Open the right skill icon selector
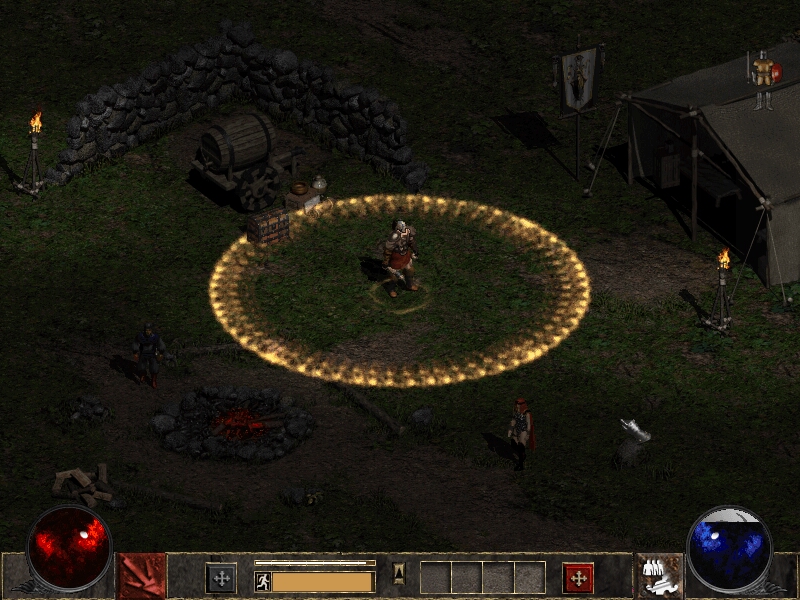The image size is (800, 600). [660, 576]
